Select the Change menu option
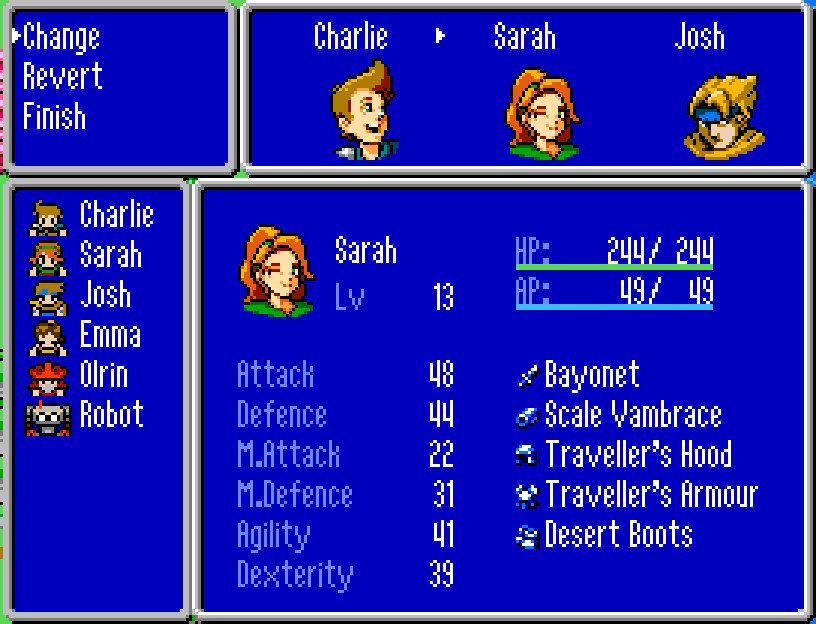 point(61,37)
